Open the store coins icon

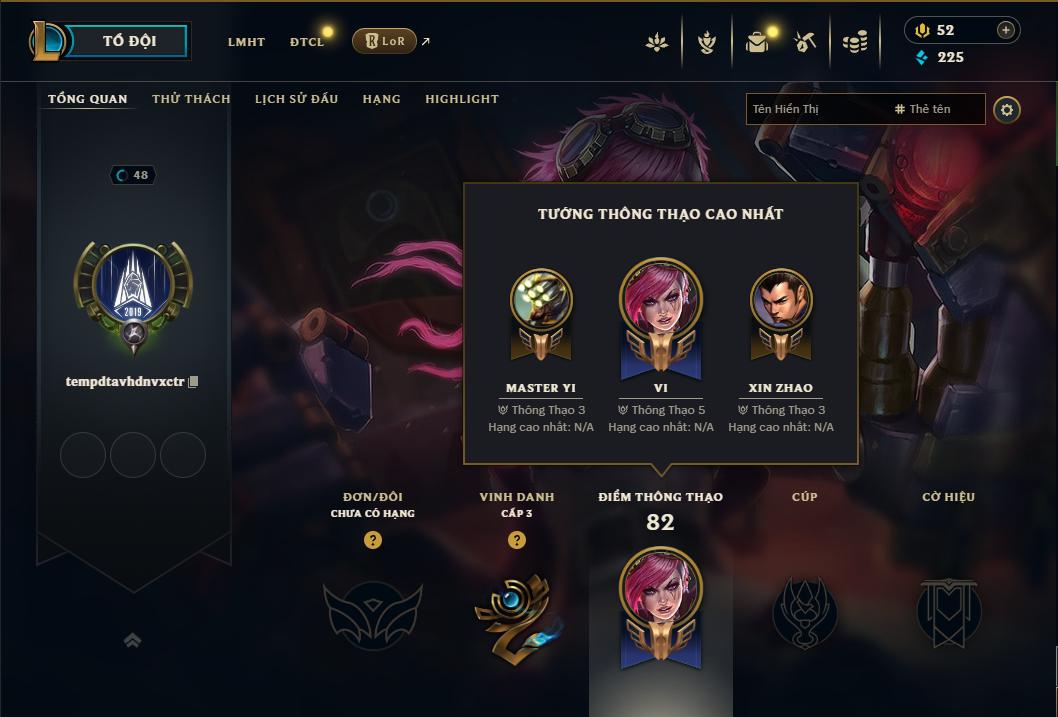coord(854,42)
